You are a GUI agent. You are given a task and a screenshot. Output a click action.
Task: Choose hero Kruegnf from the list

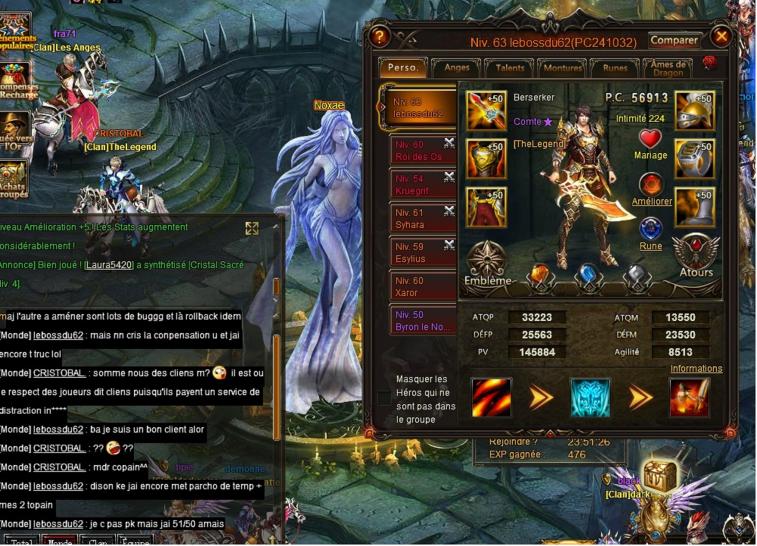[x=422, y=184]
